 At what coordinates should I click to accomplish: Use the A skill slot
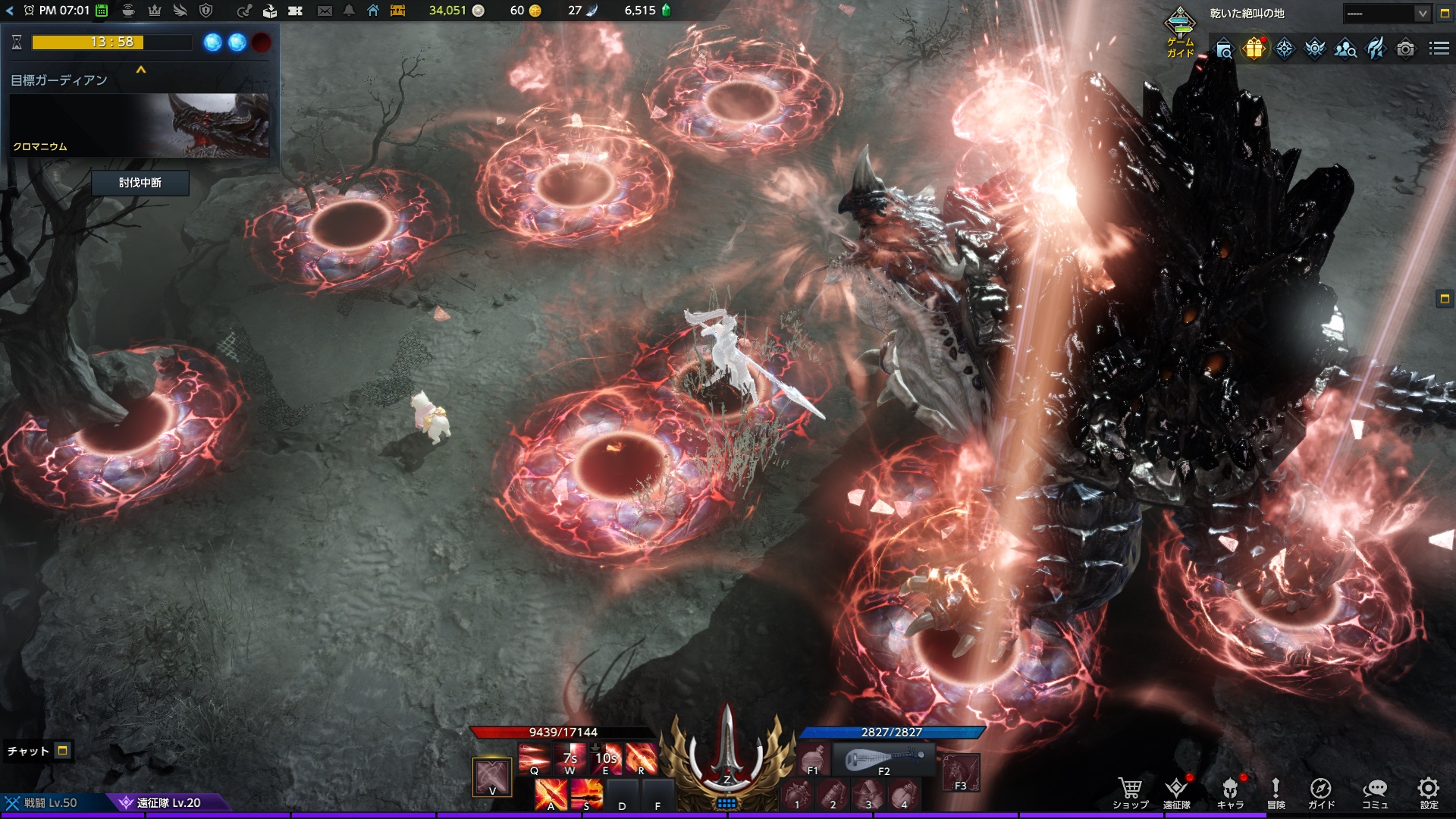pos(551,795)
